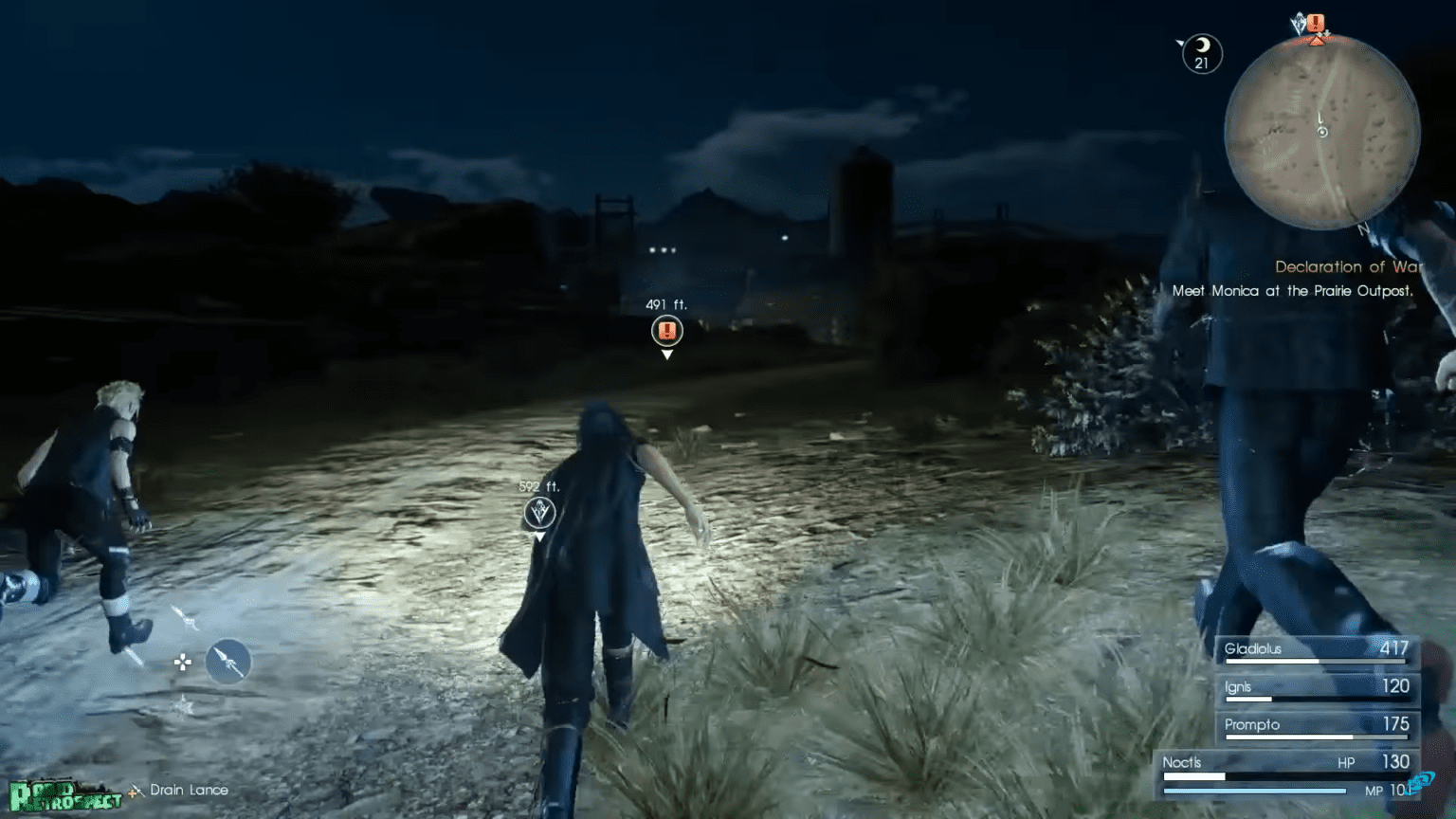1456x819 pixels.
Task: Click the Meet Monica at the Prairie Outpost objective
Action: (x=1293, y=291)
